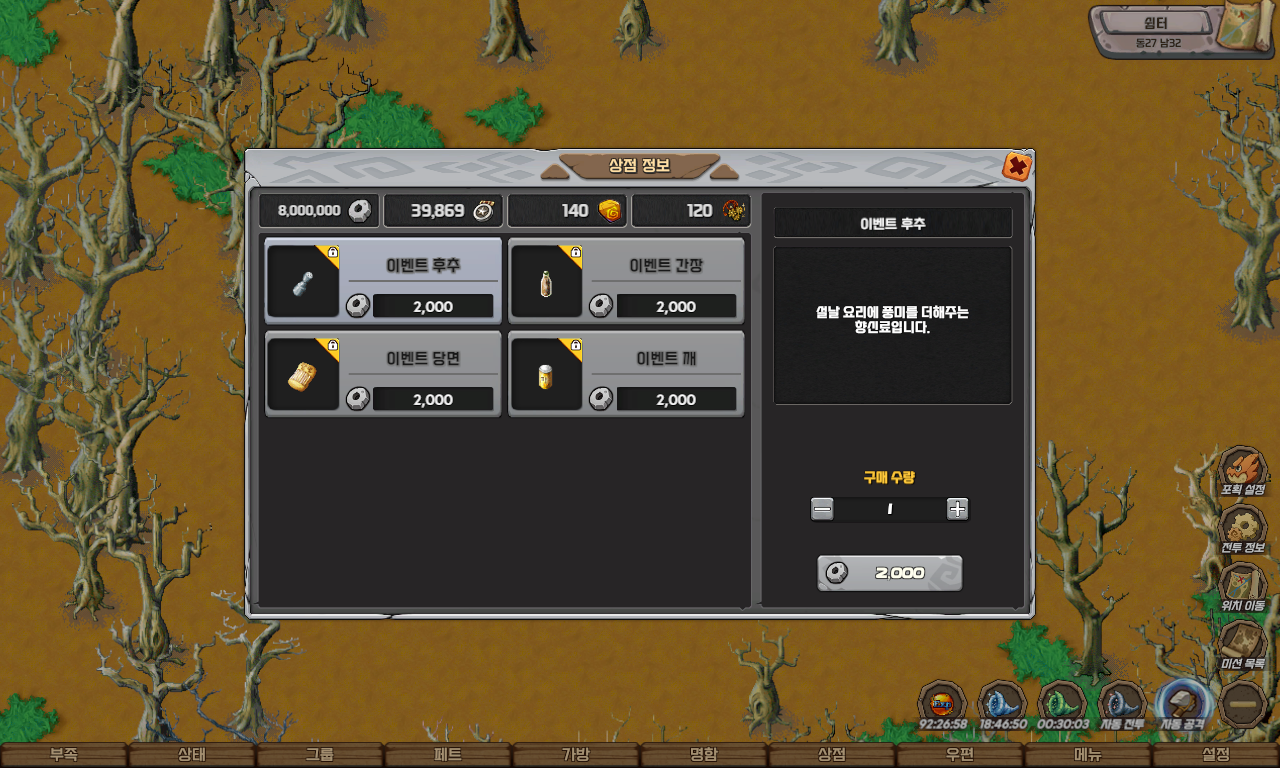Open 위치 이동 location travel map
The image size is (1280, 768).
(x=1242, y=588)
